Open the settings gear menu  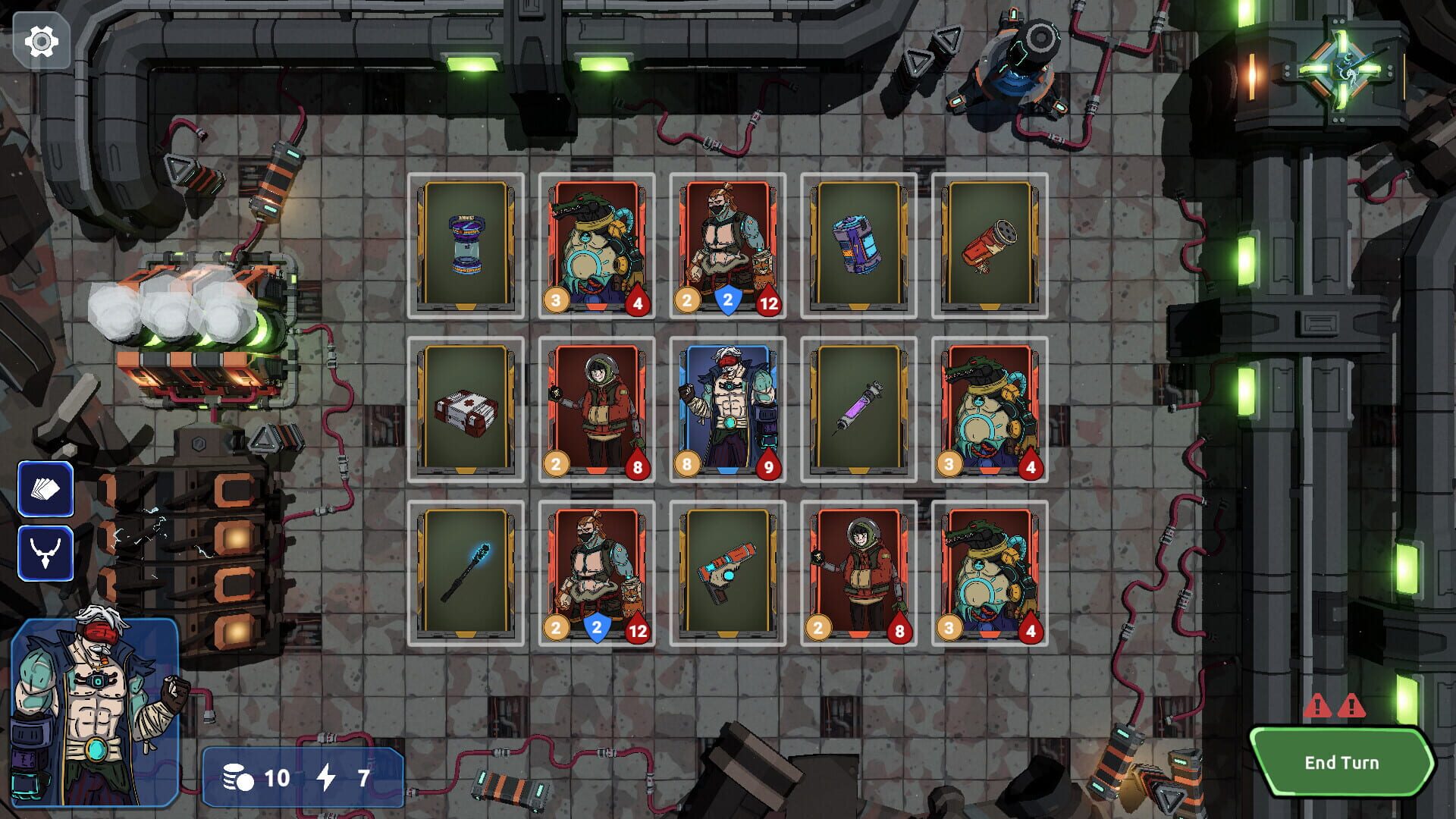42,42
